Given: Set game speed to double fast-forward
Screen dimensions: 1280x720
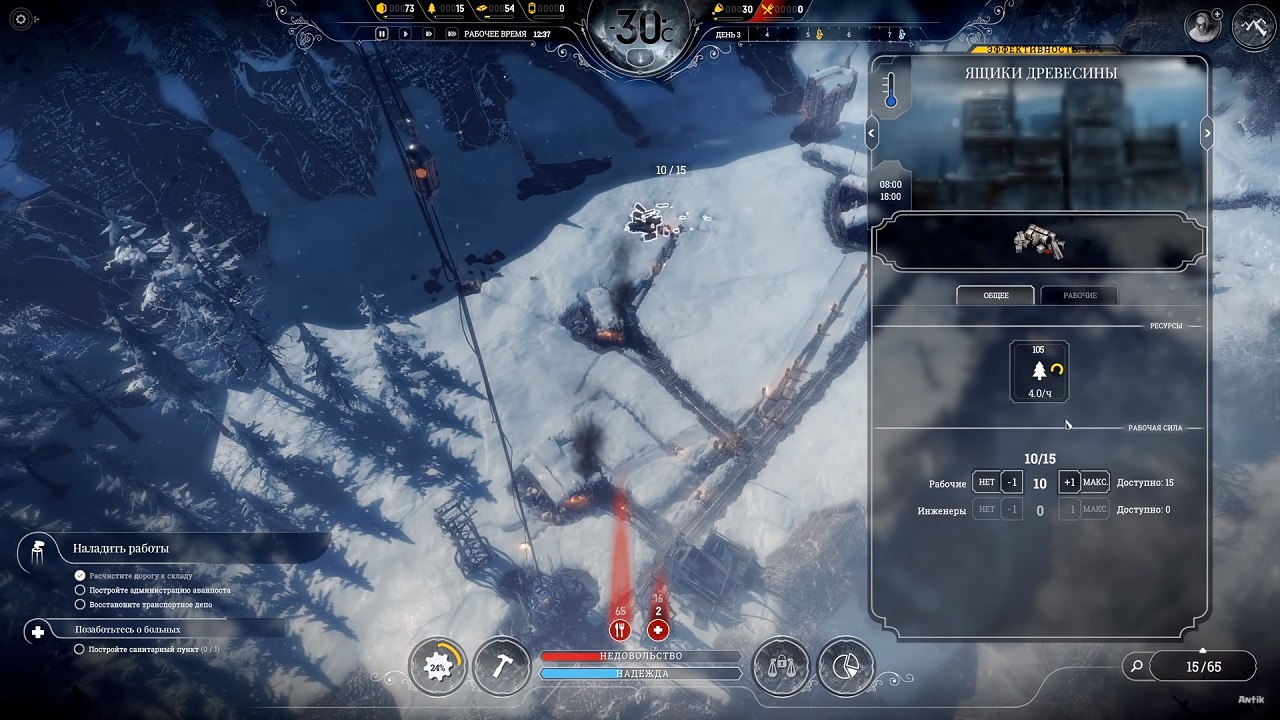Looking at the screenshot, I should point(429,33).
